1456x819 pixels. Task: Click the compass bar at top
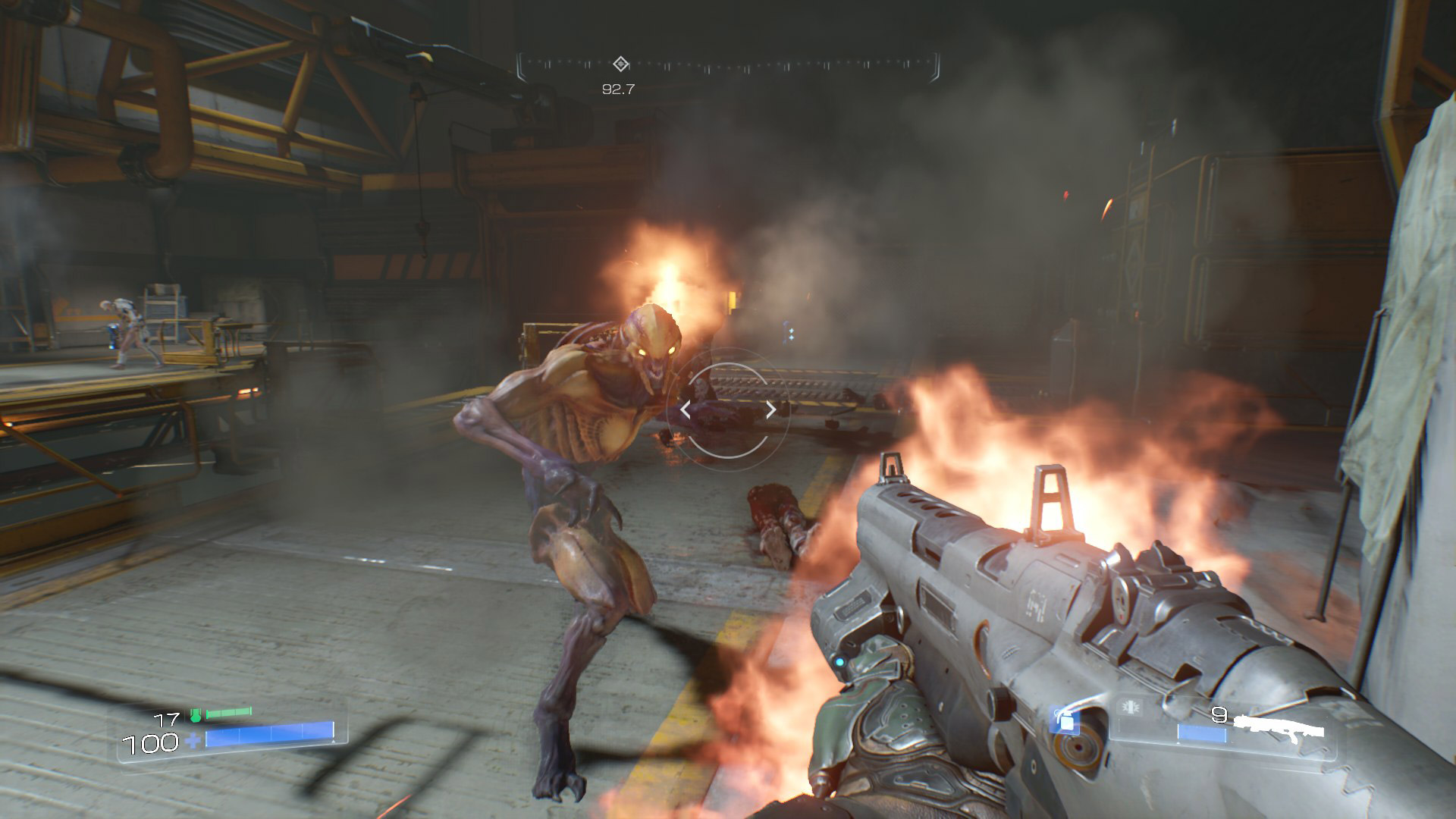[x=728, y=67]
